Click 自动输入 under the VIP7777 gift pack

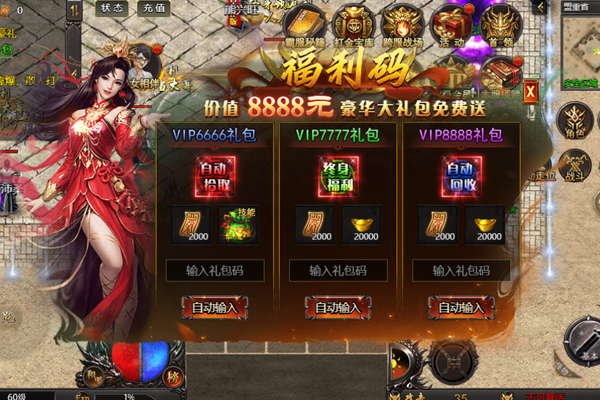[x=337, y=308]
